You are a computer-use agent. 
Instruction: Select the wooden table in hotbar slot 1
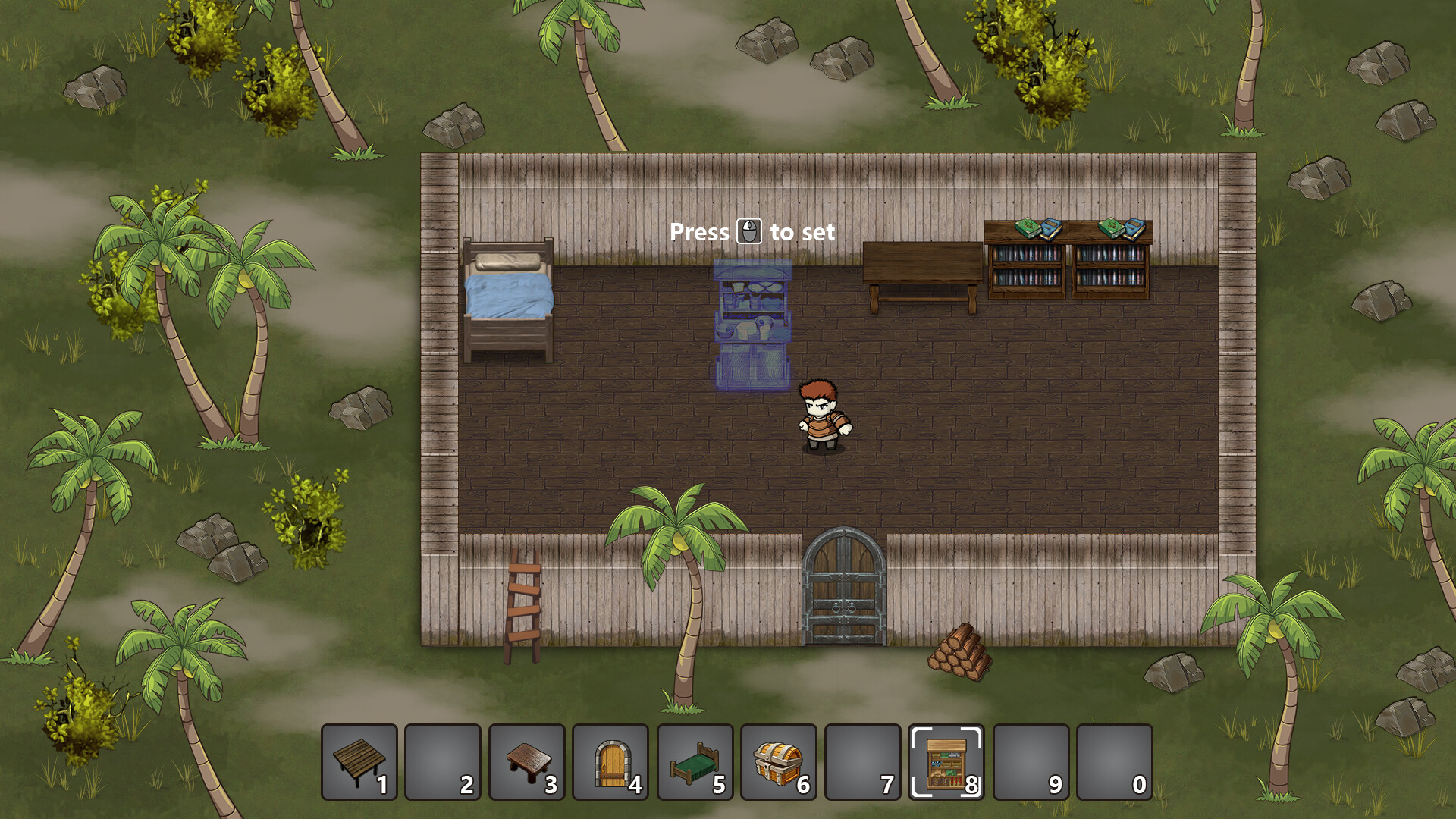click(x=358, y=762)
